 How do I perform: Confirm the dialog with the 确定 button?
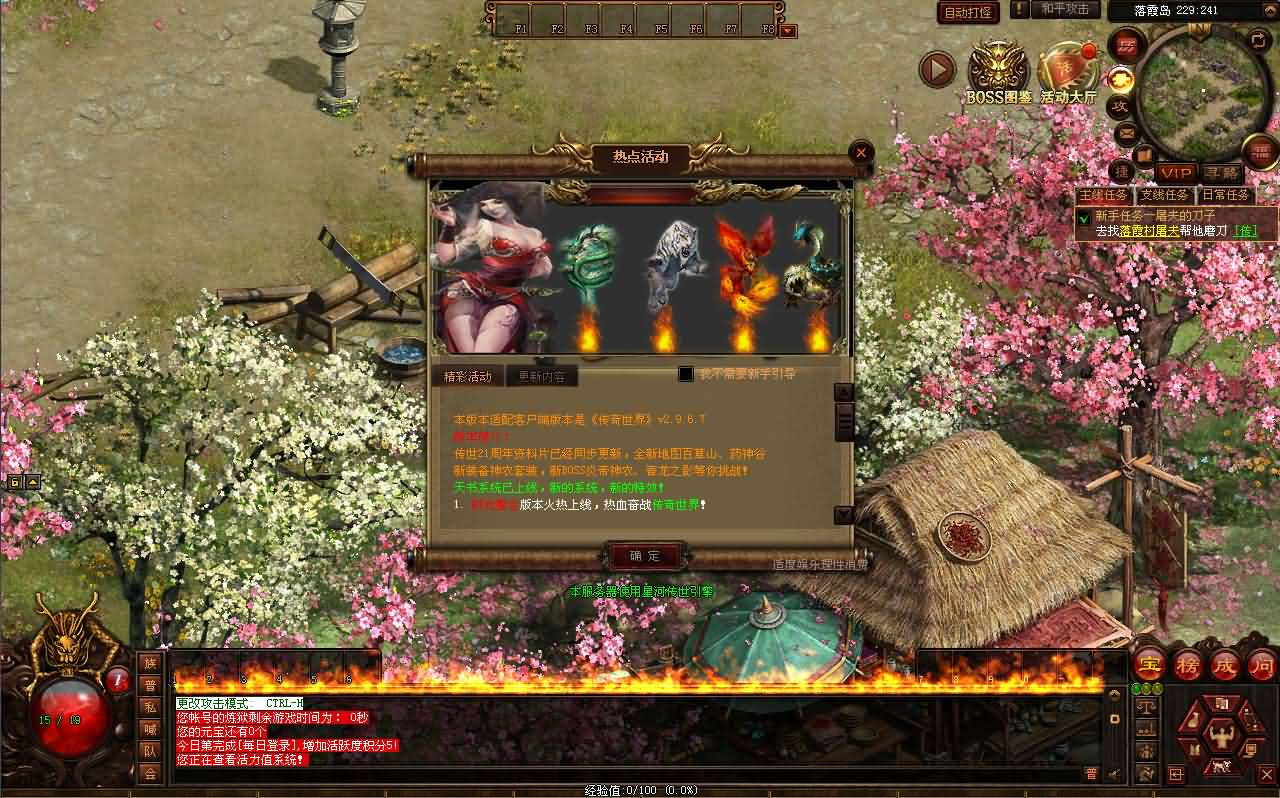(645, 556)
